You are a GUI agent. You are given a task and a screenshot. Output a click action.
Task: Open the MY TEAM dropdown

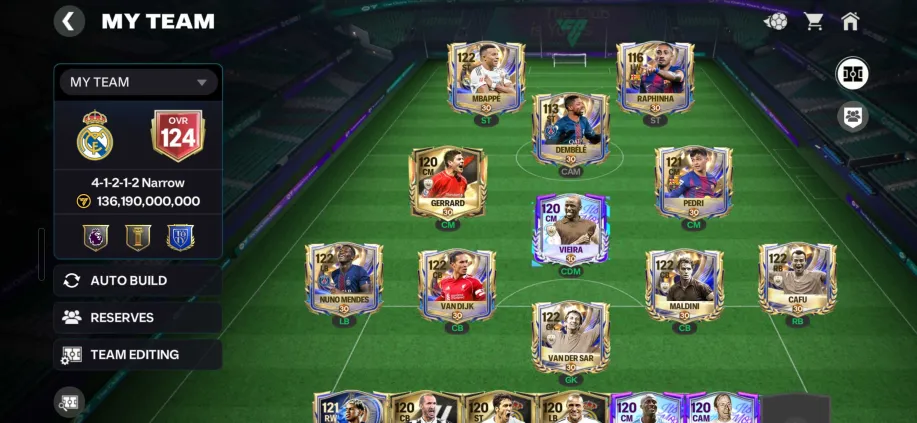coord(138,82)
